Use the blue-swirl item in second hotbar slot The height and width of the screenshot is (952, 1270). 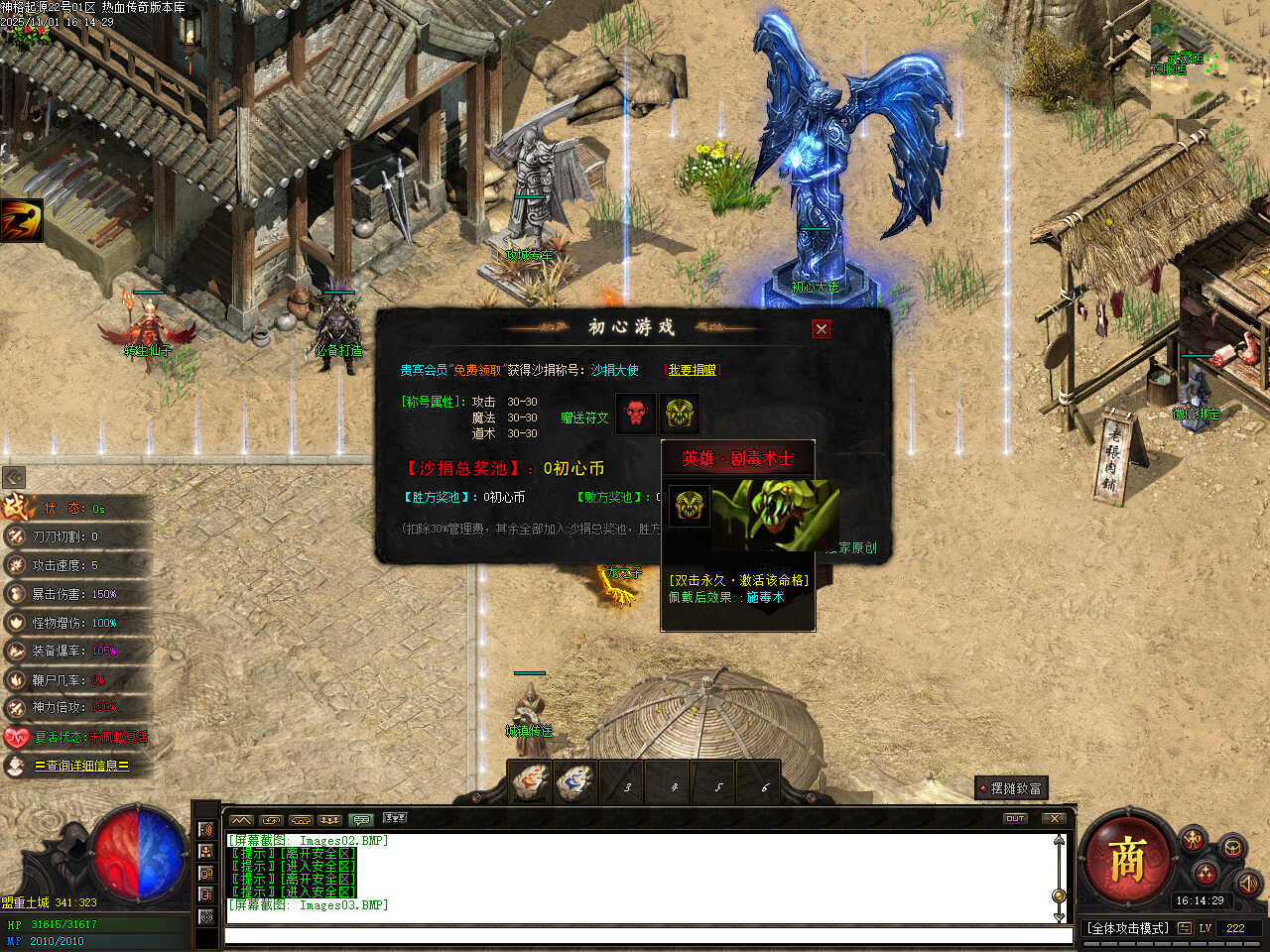(x=575, y=782)
